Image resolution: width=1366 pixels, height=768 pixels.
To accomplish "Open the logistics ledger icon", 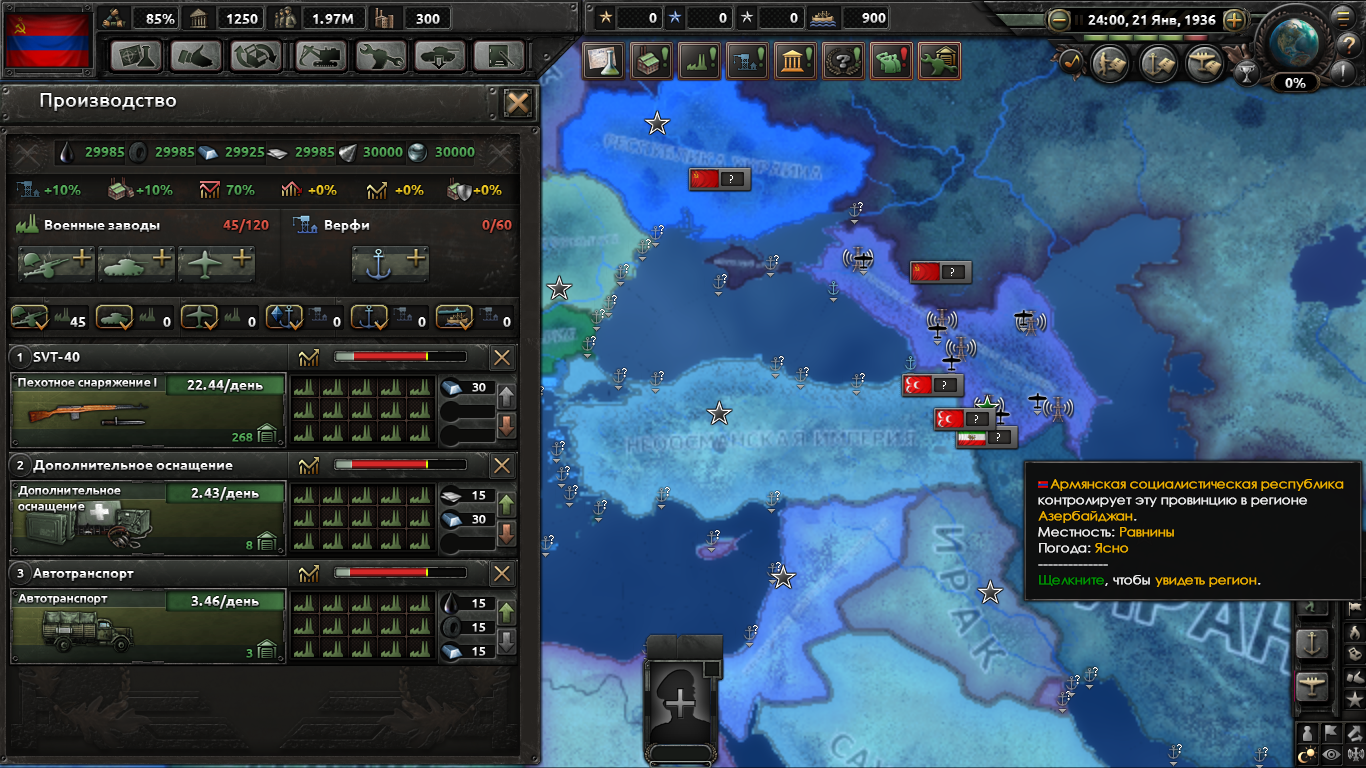I will (x=499, y=55).
